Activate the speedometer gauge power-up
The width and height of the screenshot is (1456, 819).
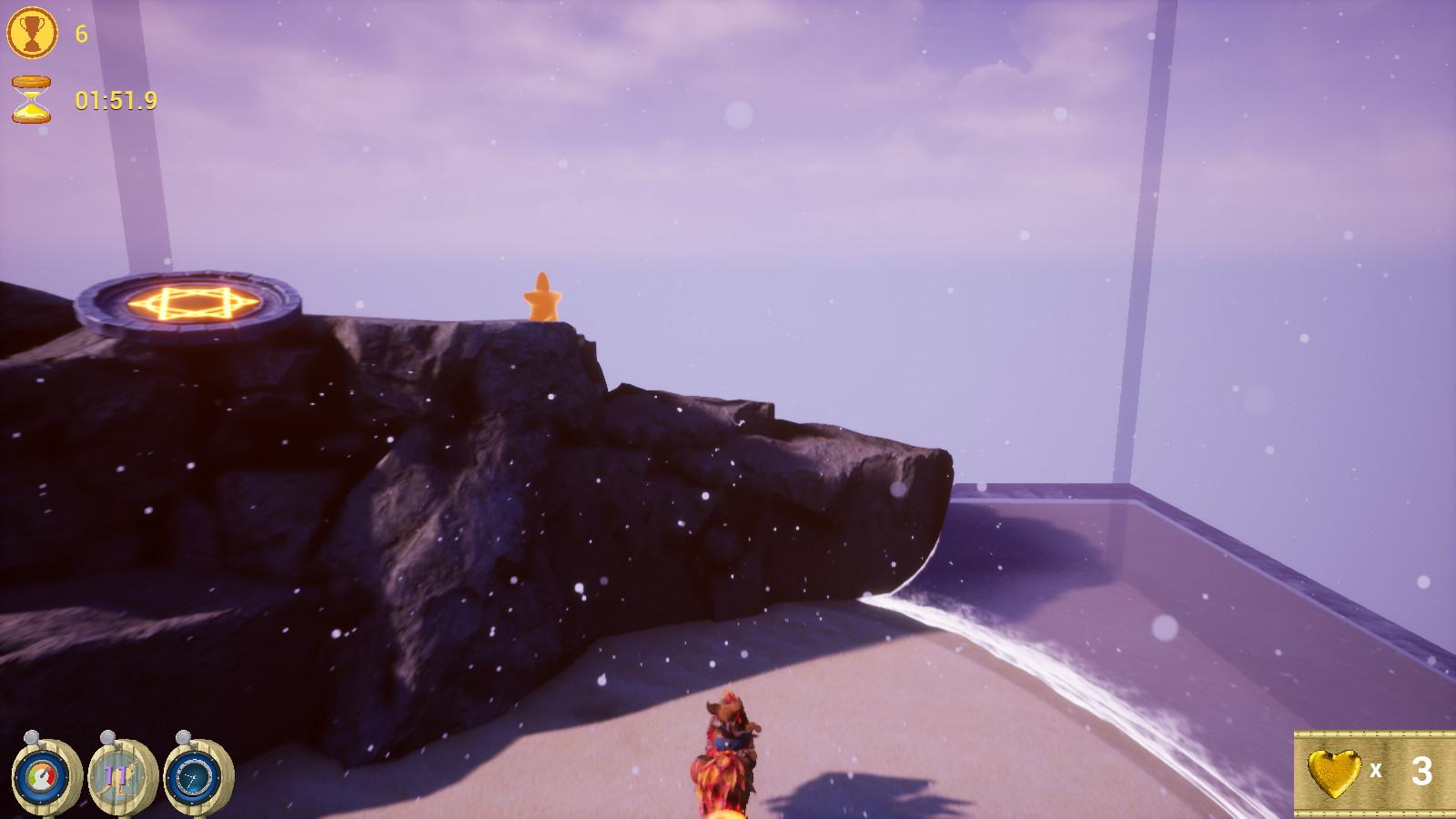(42, 778)
